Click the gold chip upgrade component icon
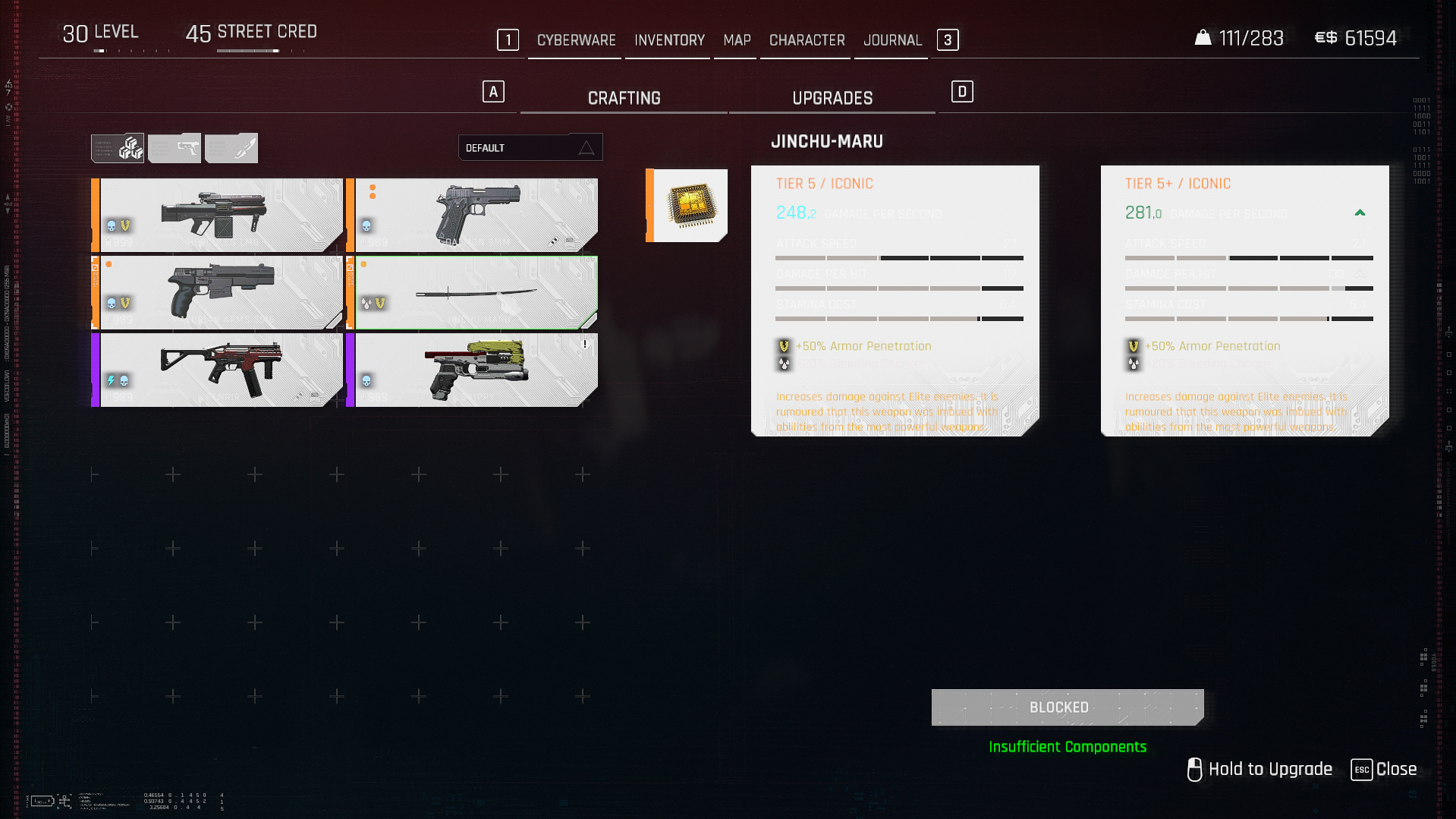The width and height of the screenshot is (1456, 819). [689, 206]
